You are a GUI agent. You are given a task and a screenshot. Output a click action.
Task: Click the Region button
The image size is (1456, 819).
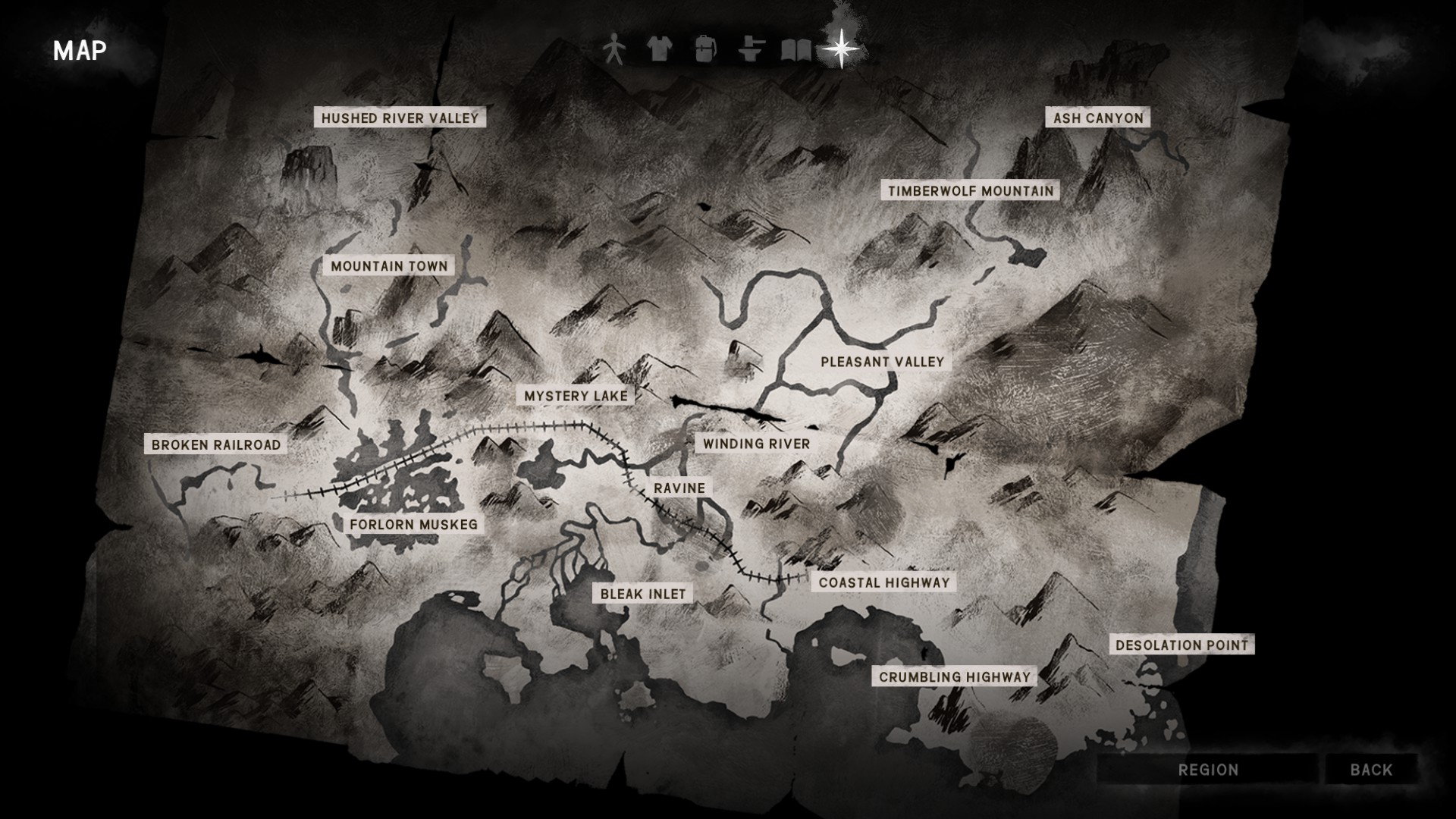(x=1208, y=770)
